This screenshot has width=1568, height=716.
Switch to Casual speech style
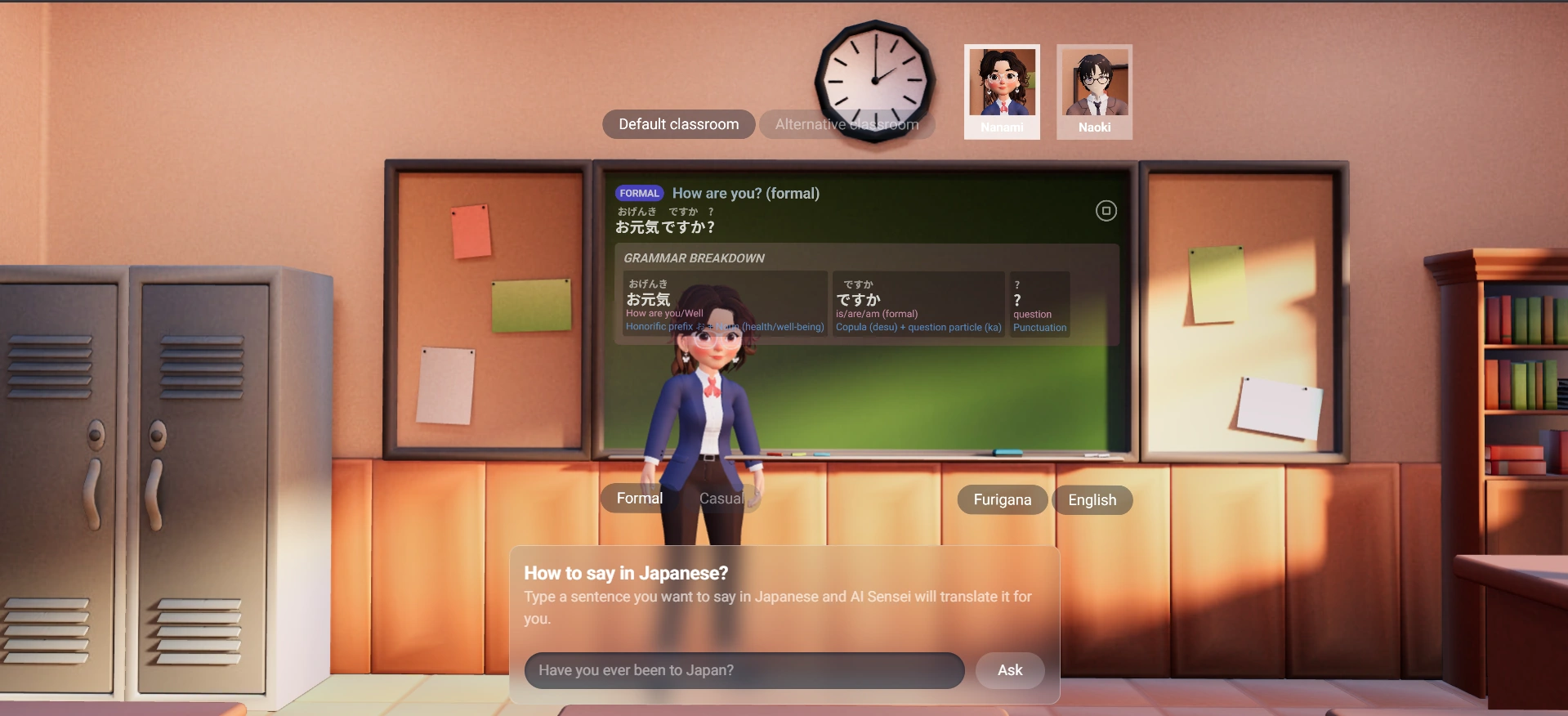click(x=721, y=499)
